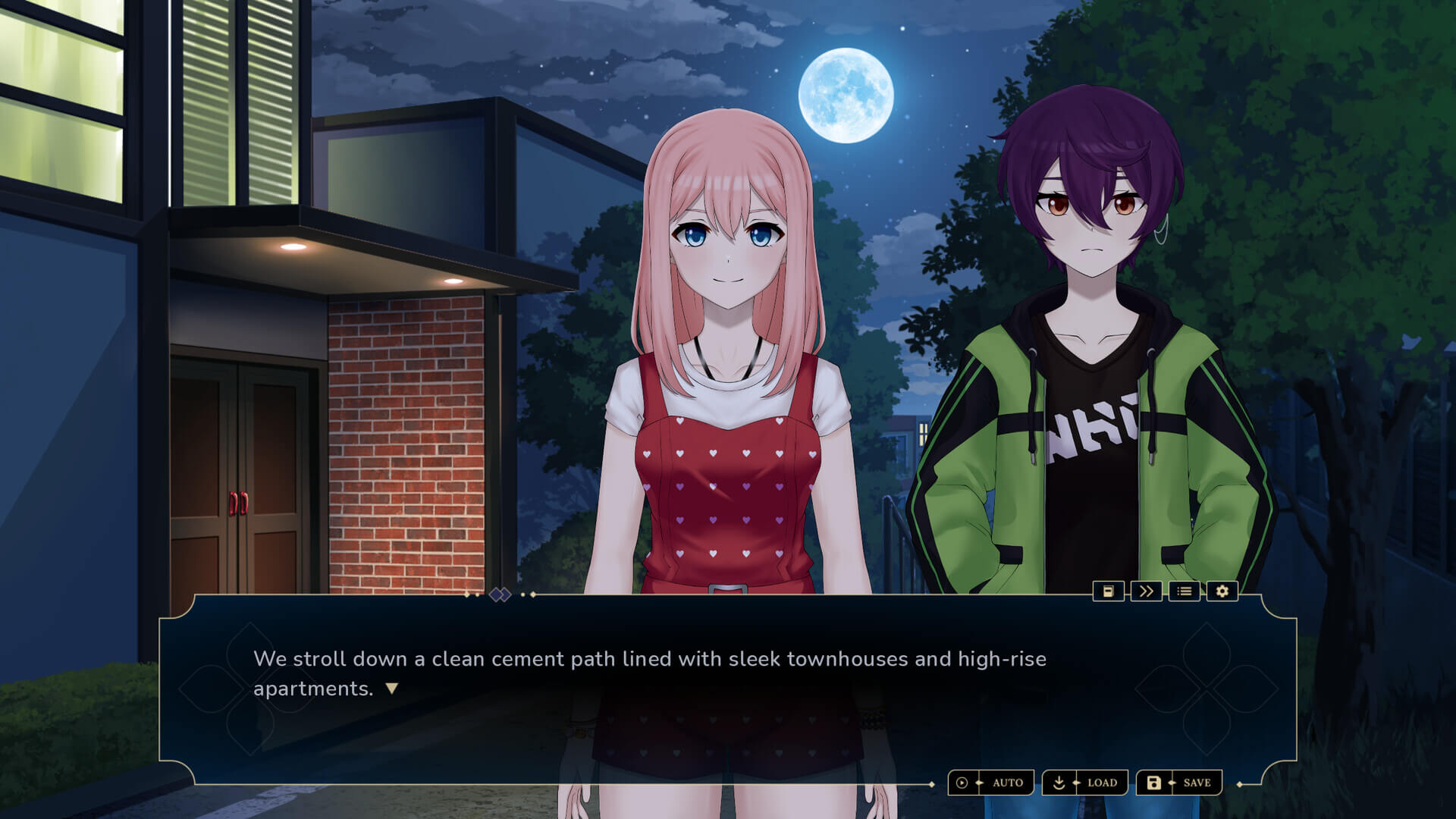Image resolution: width=1456 pixels, height=819 pixels.
Task: Click the double-arrow skip button
Action: [x=1146, y=591]
